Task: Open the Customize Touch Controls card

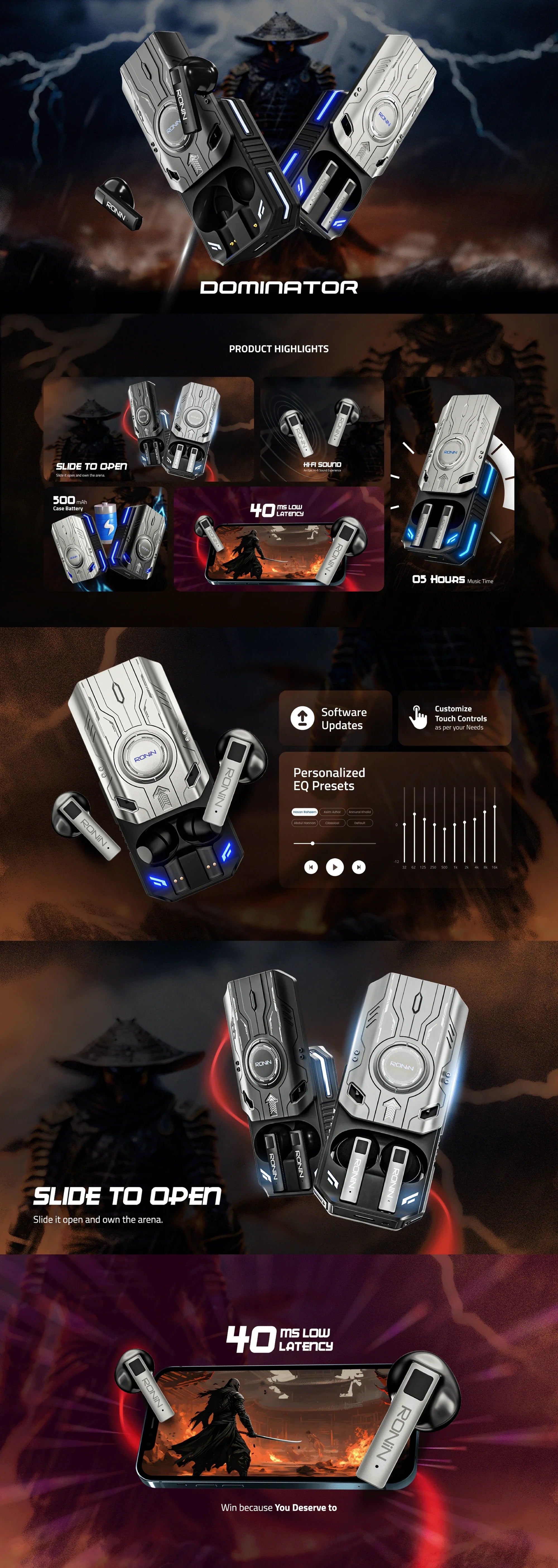Action: pyautogui.click(x=454, y=718)
